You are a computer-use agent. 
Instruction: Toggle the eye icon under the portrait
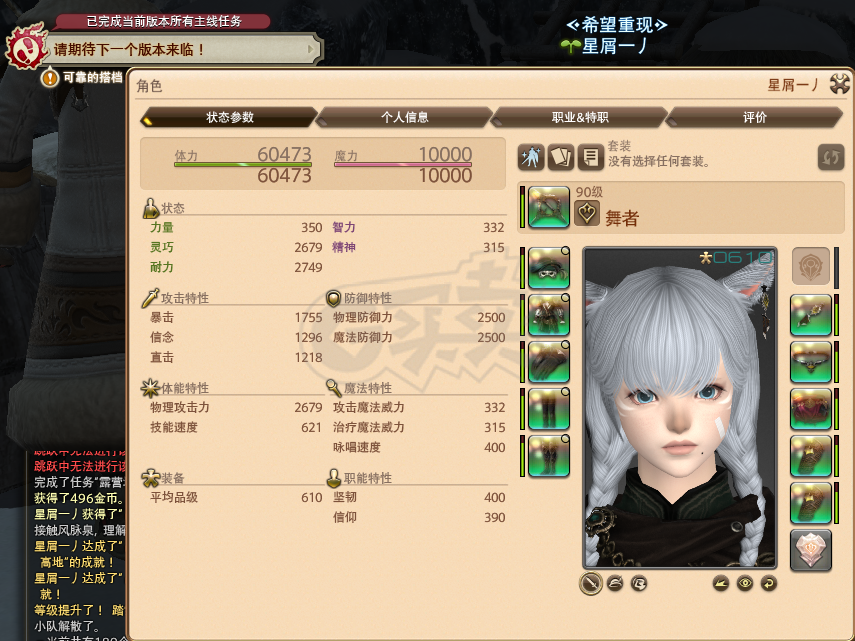743,583
